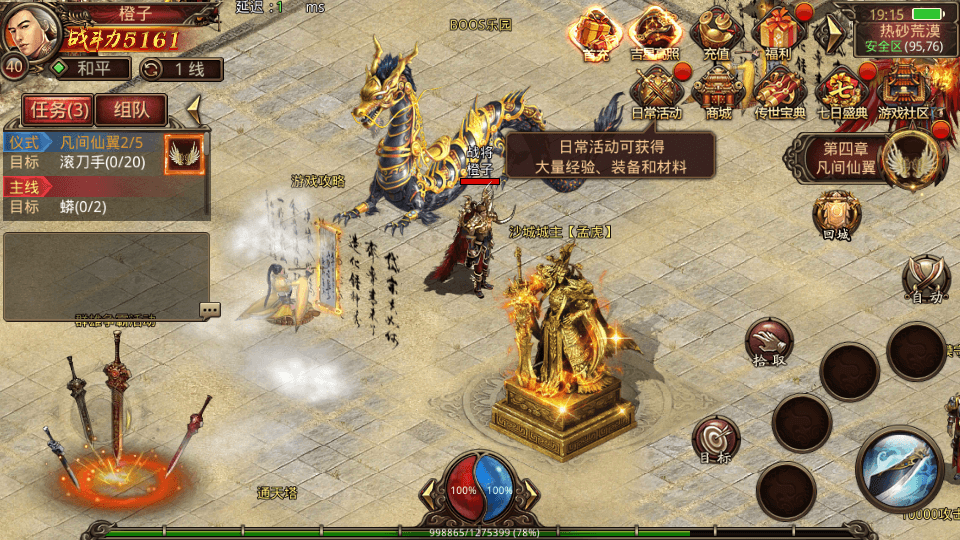The height and width of the screenshot is (540, 960).
Task: Activate the main sword attack skill
Action: (x=898, y=468)
